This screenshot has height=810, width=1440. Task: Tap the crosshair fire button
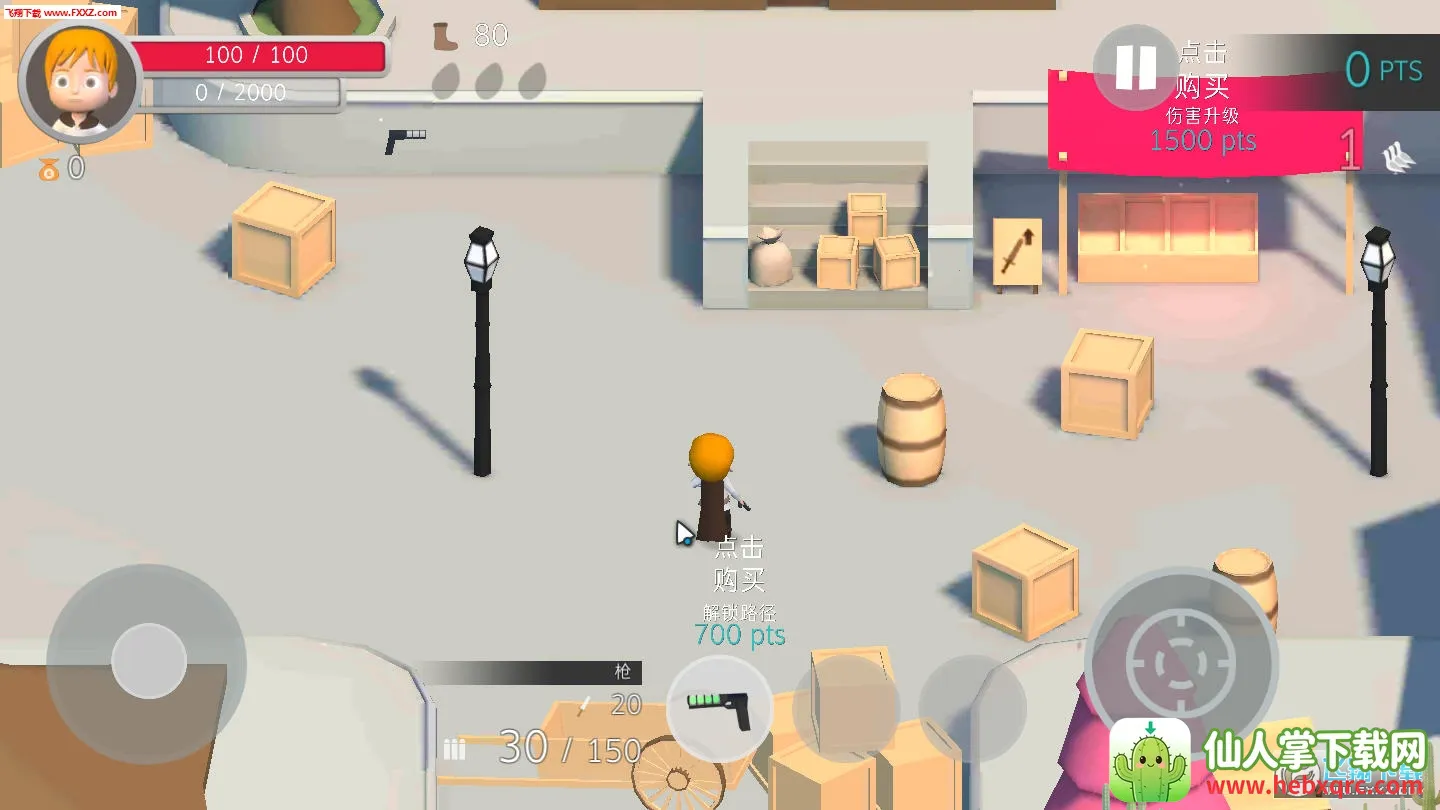(1181, 662)
